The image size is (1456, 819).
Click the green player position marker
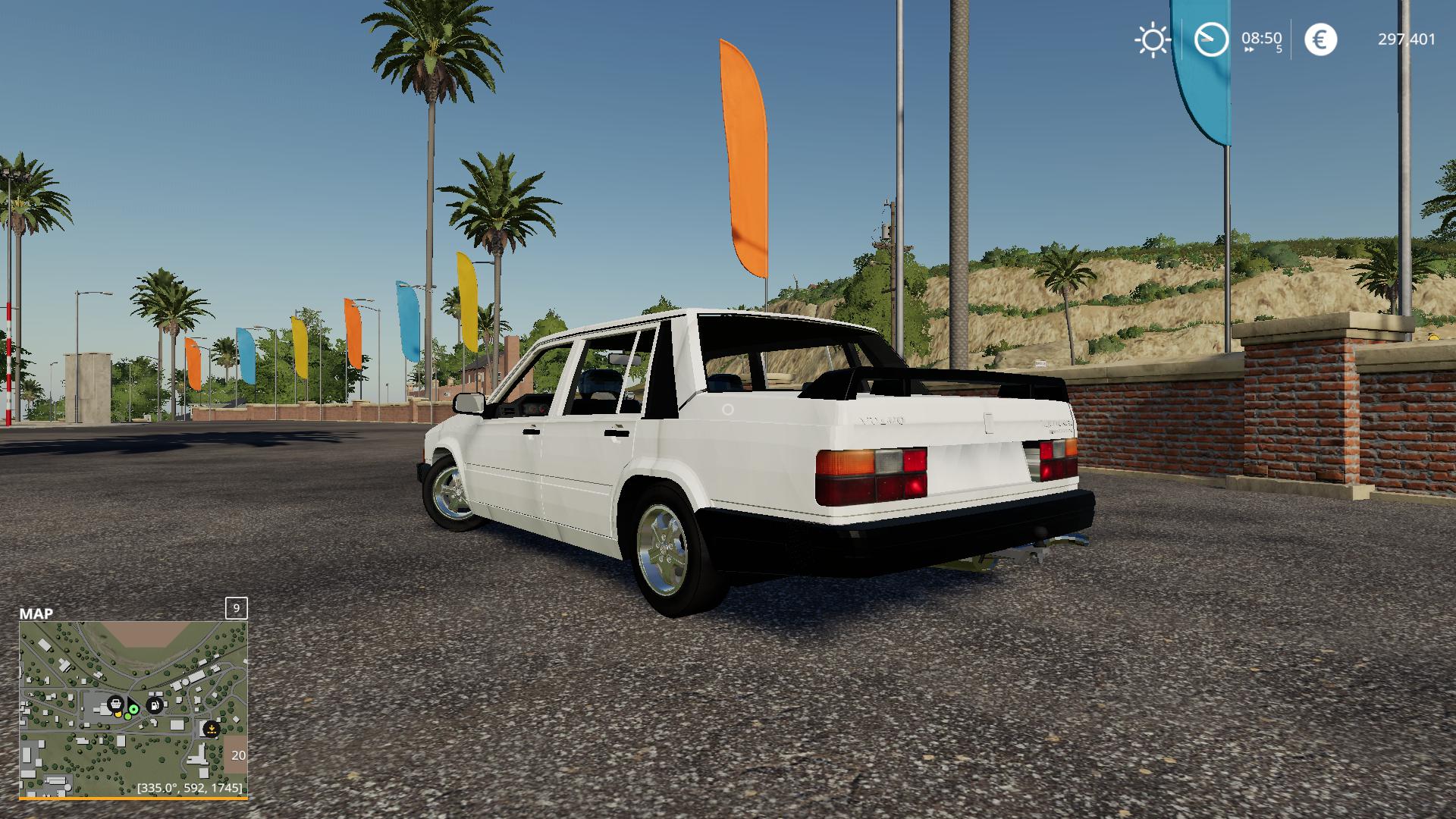click(x=133, y=710)
